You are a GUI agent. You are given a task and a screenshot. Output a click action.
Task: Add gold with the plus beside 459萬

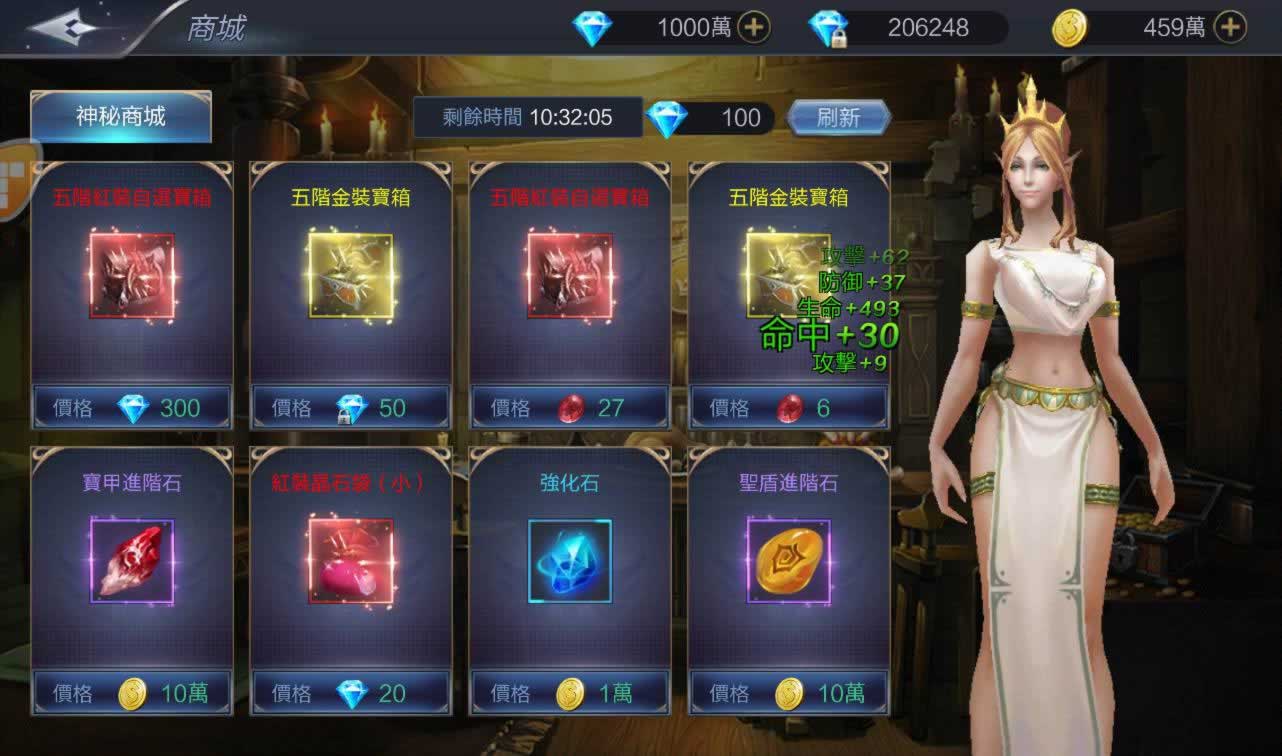click(x=1230, y=28)
